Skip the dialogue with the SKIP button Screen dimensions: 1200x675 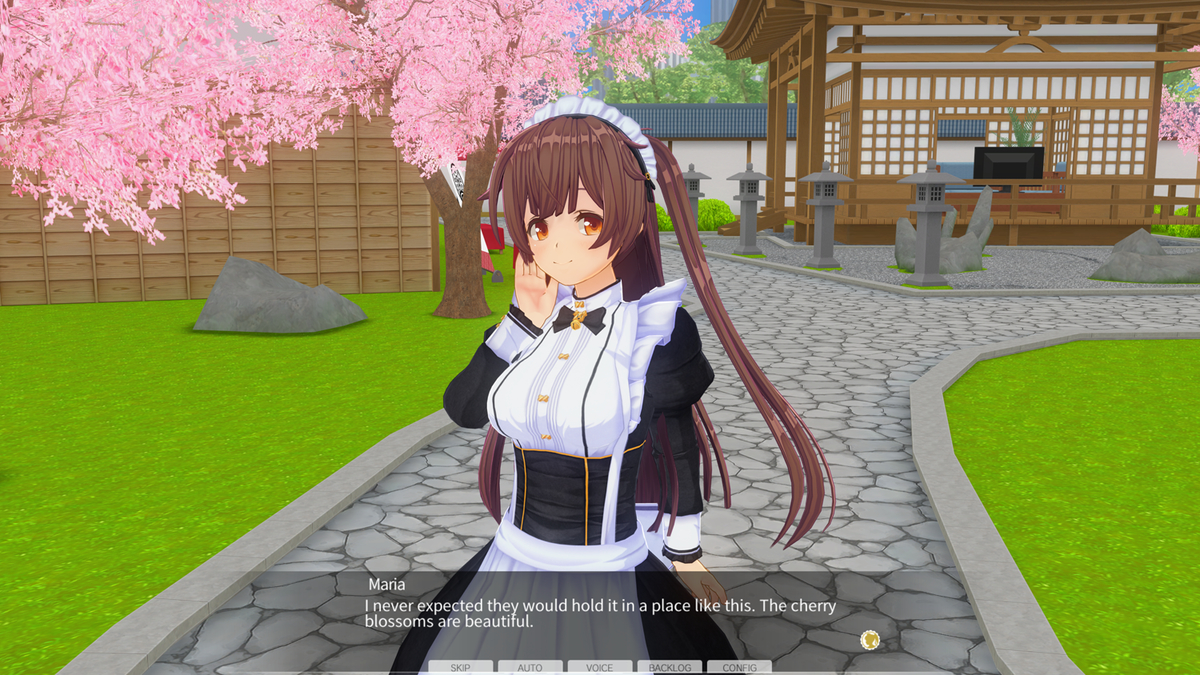pyautogui.click(x=460, y=667)
